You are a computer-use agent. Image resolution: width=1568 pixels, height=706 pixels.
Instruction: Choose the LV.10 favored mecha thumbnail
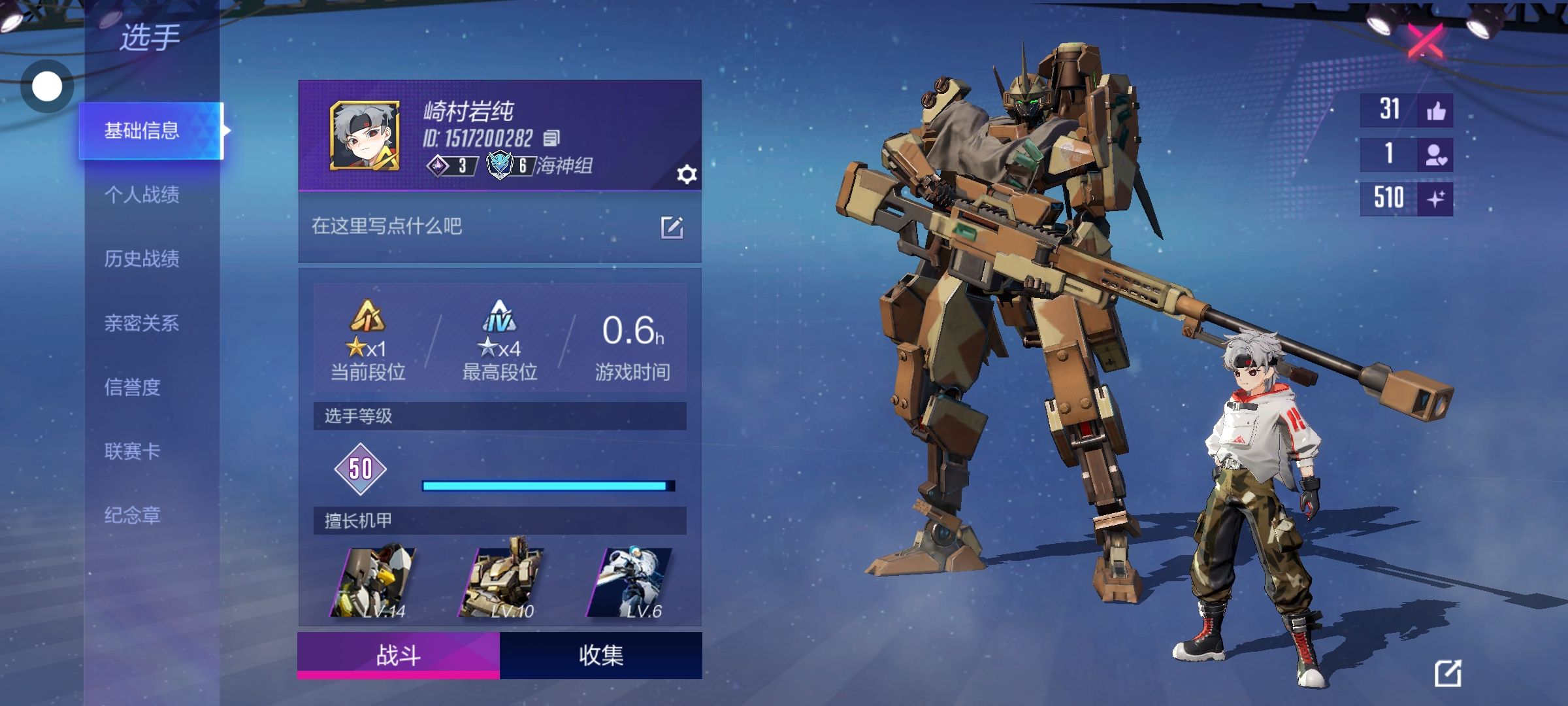[502, 582]
